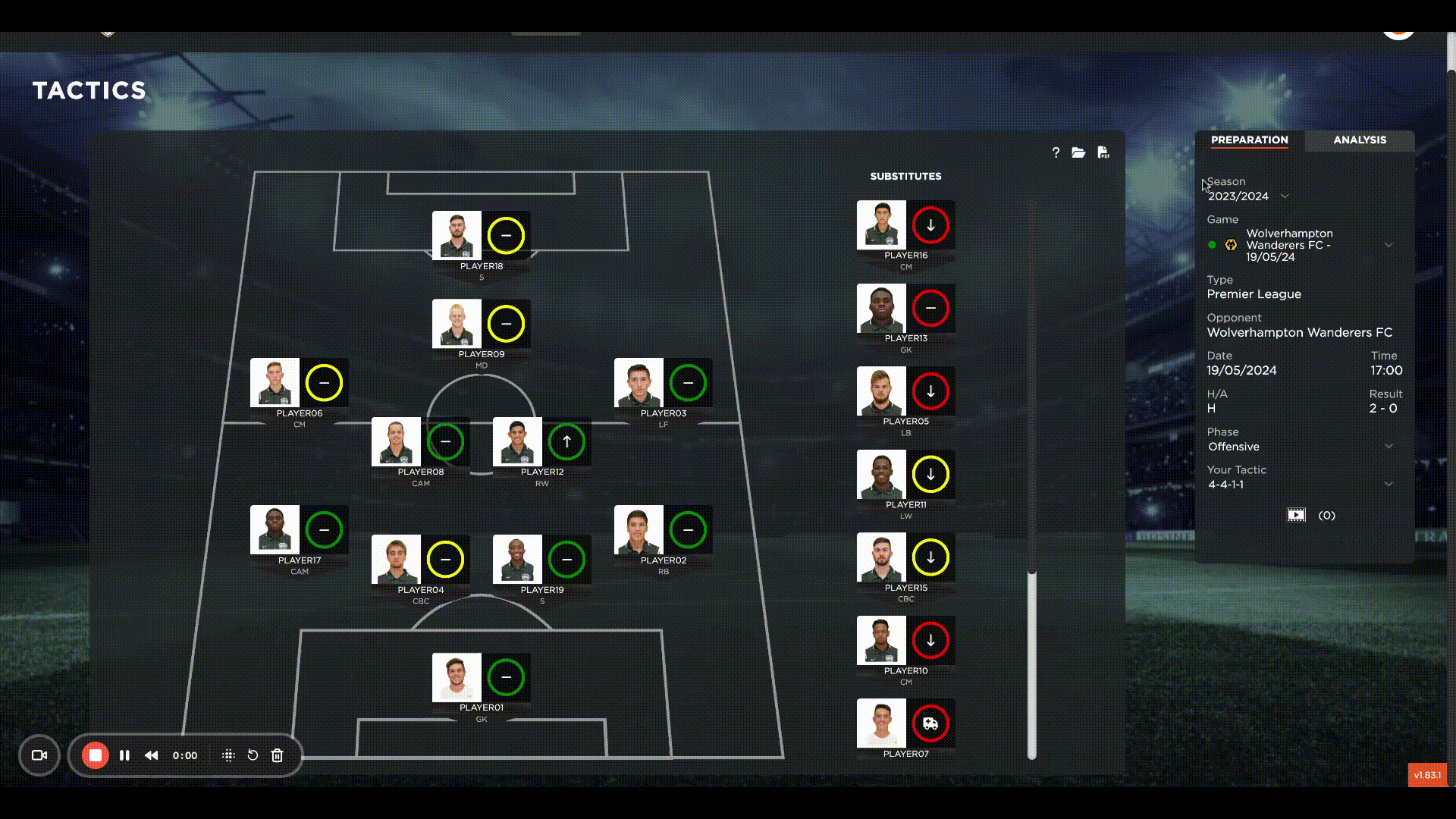The width and height of the screenshot is (1456, 819).
Task: Expand the Season 2023/2024 dropdown
Action: [x=1285, y=196]
